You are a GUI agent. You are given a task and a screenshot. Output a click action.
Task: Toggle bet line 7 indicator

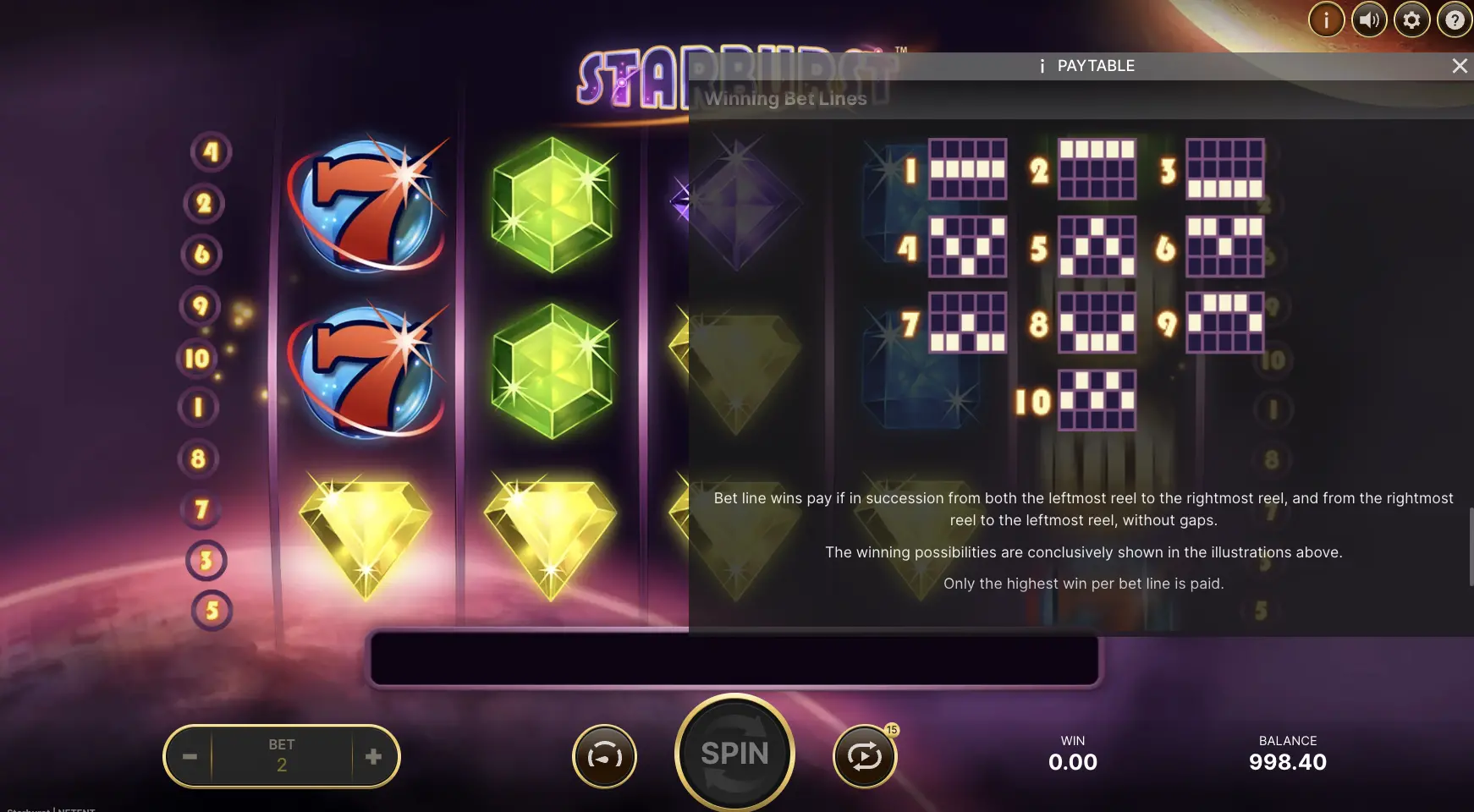click(202, 508)
